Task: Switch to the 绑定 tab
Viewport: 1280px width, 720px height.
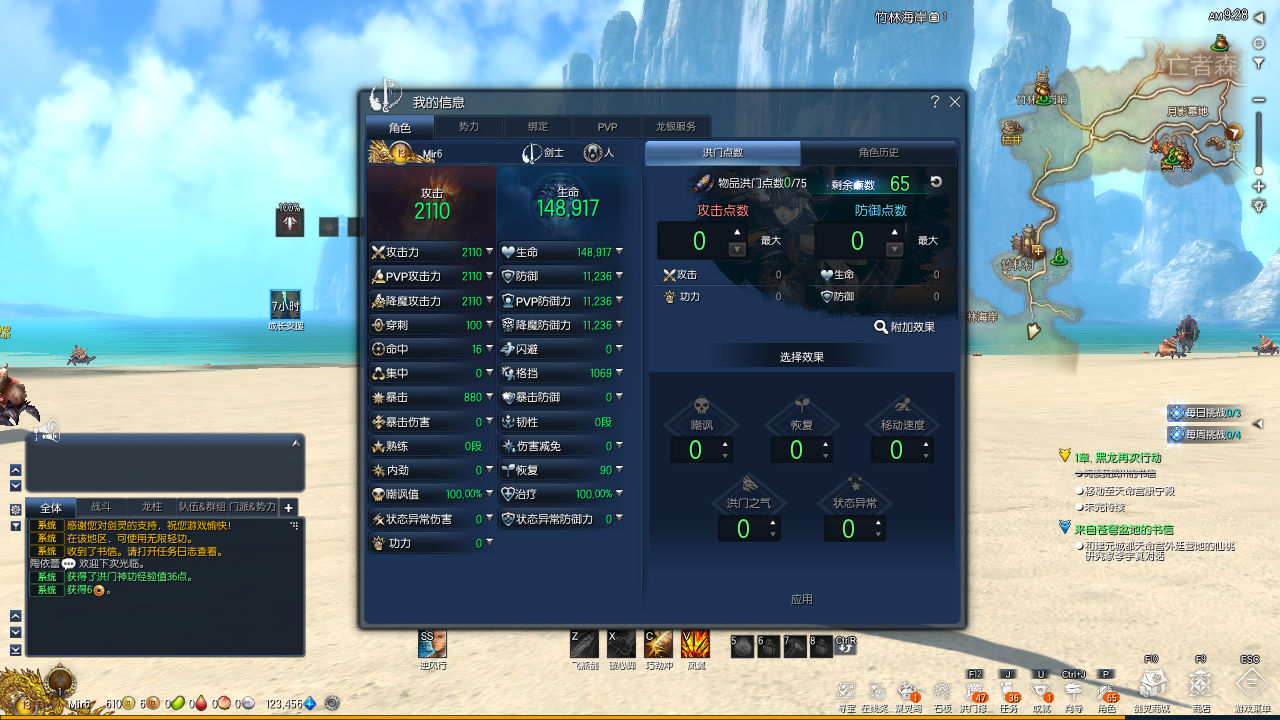Action: pos(538,127)
